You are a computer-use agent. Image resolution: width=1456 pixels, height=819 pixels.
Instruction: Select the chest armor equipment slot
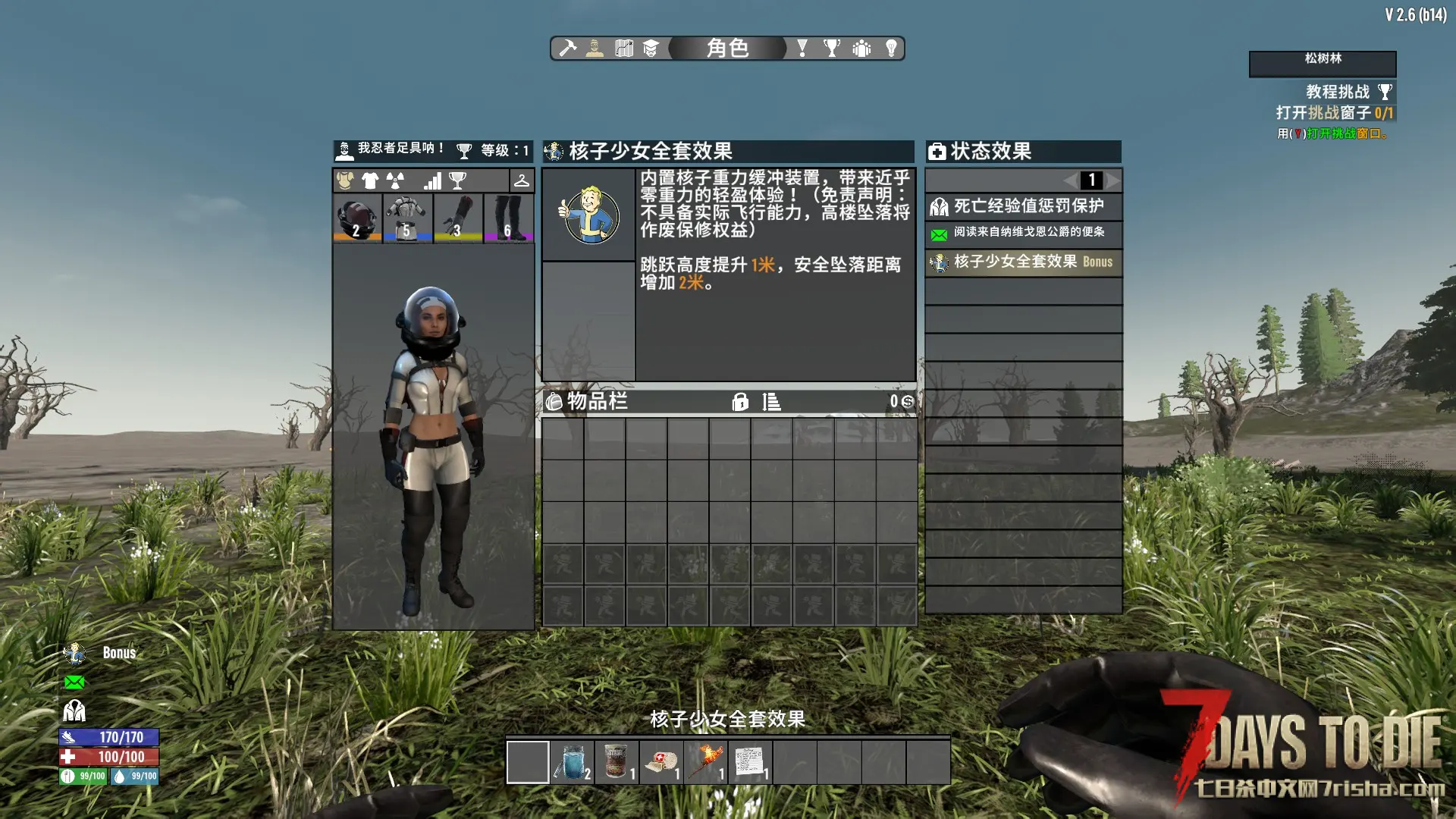(407, 218)
